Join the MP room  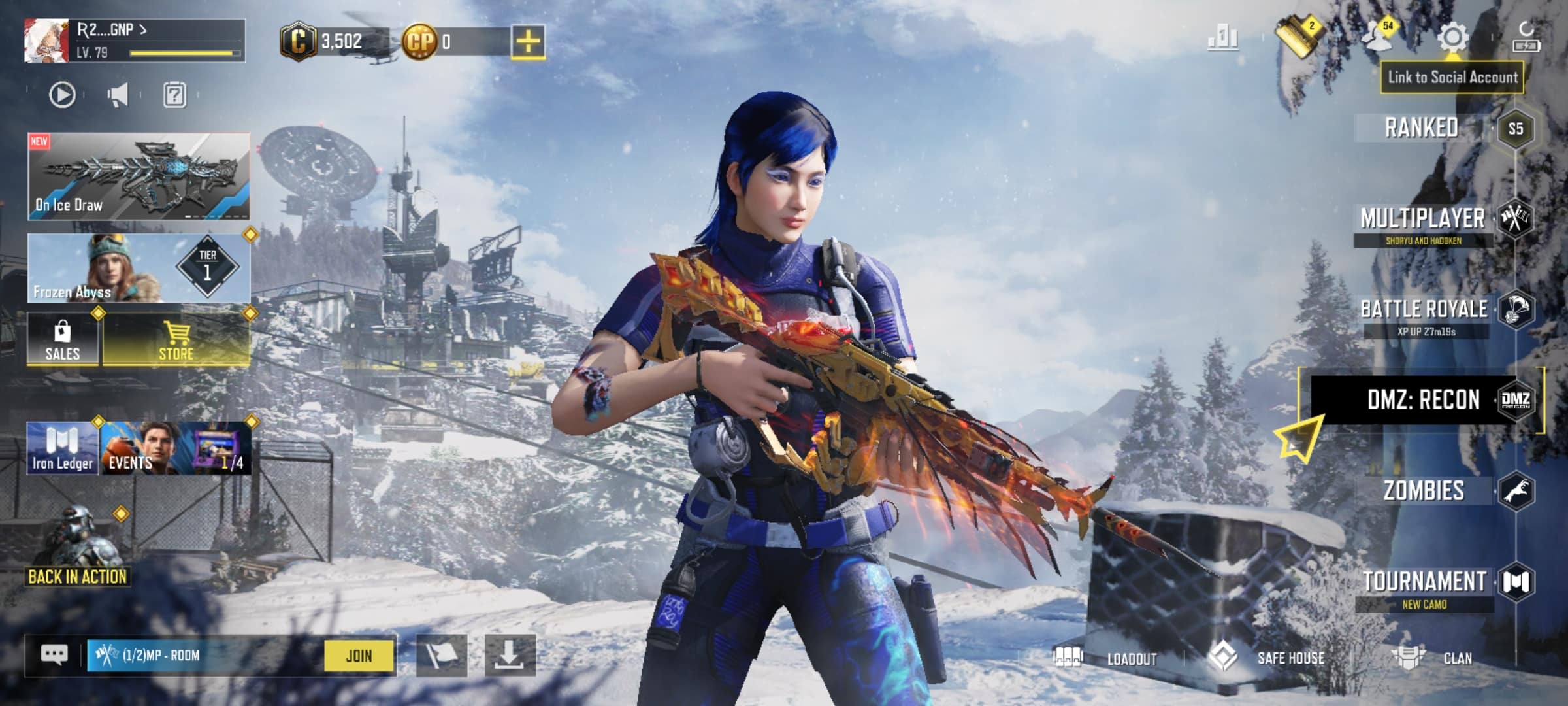pos(359,656)
